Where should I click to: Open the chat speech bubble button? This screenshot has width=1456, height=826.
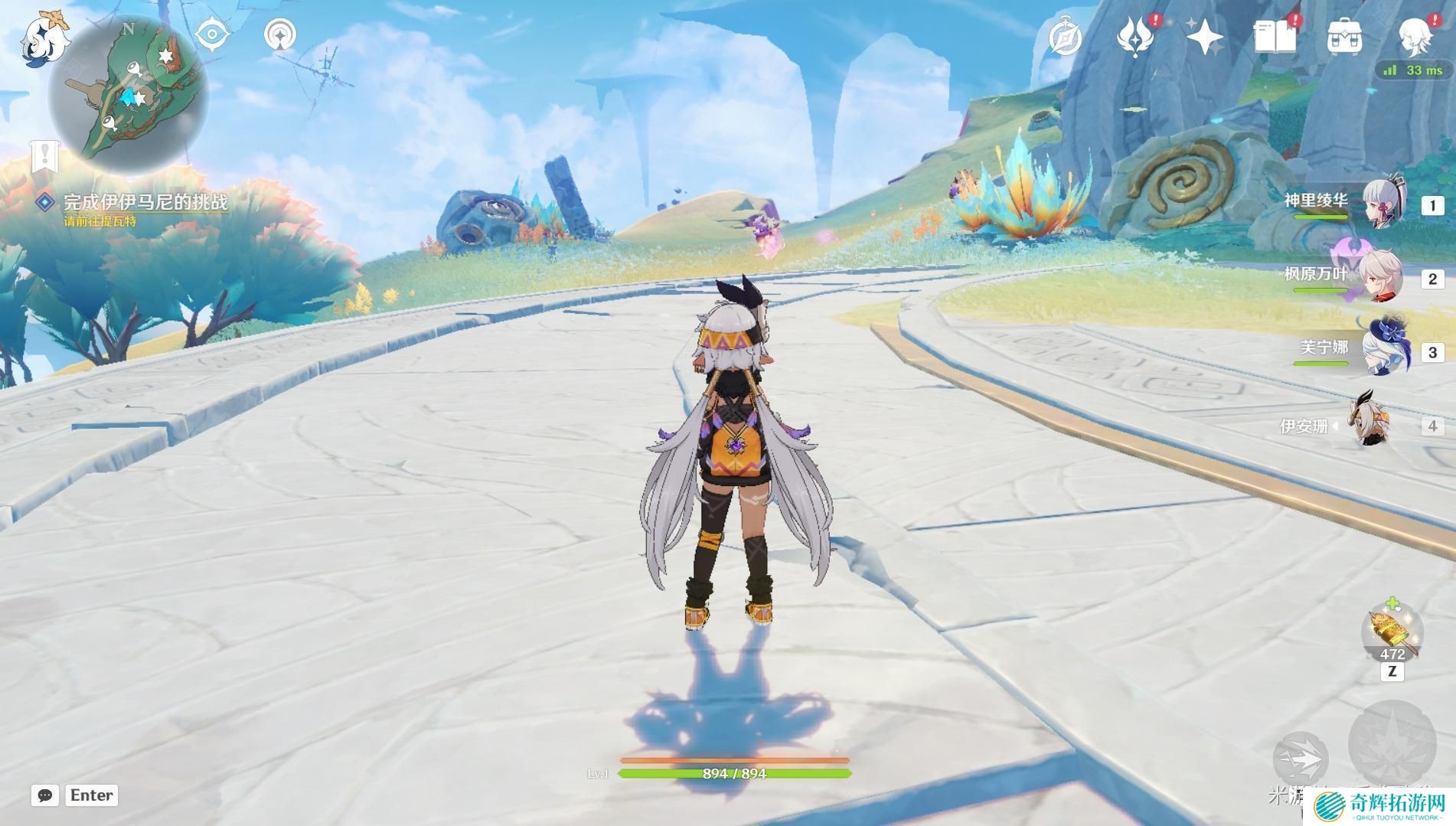tap(45, 795)
